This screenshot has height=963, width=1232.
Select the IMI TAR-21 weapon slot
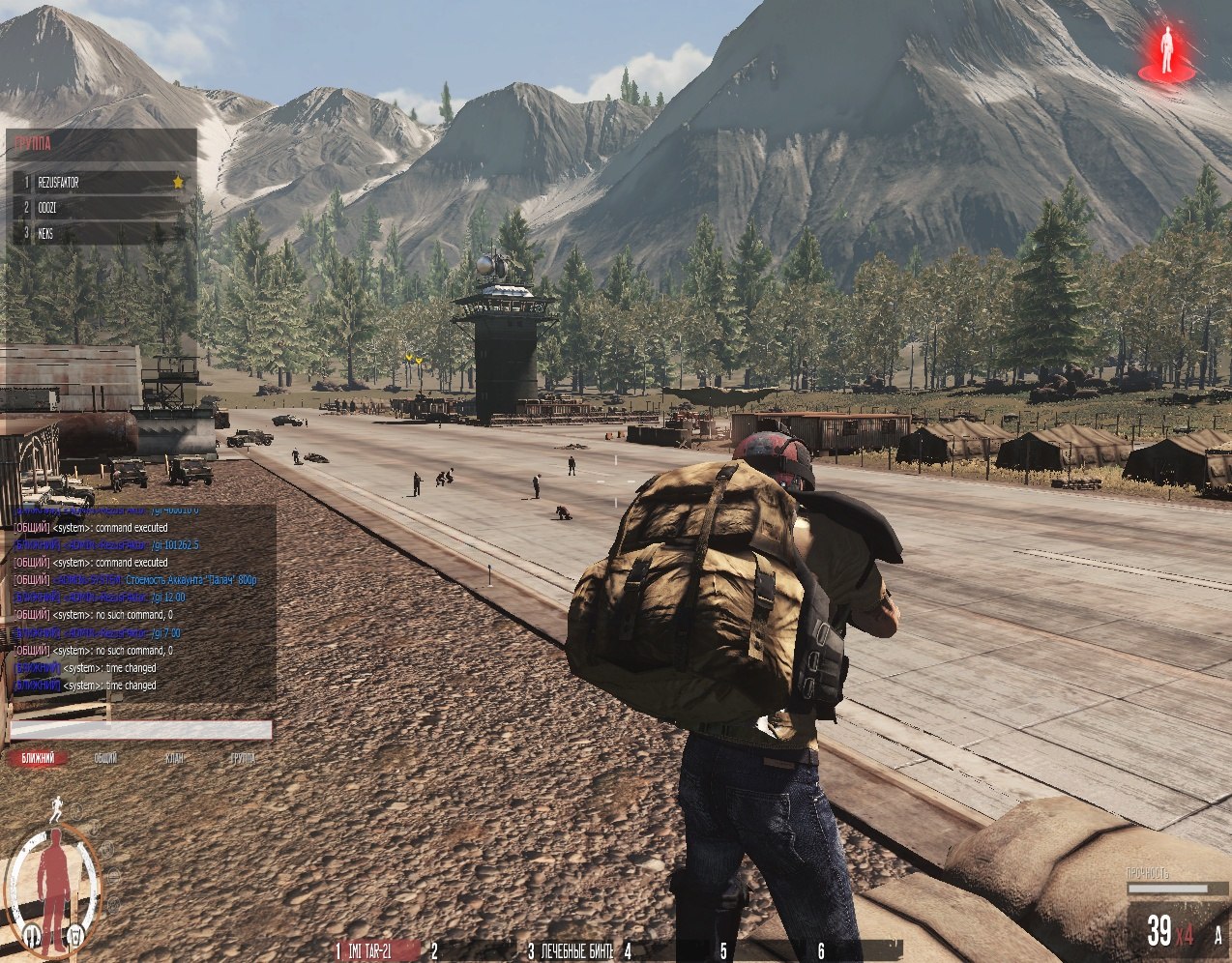(373, 951)
